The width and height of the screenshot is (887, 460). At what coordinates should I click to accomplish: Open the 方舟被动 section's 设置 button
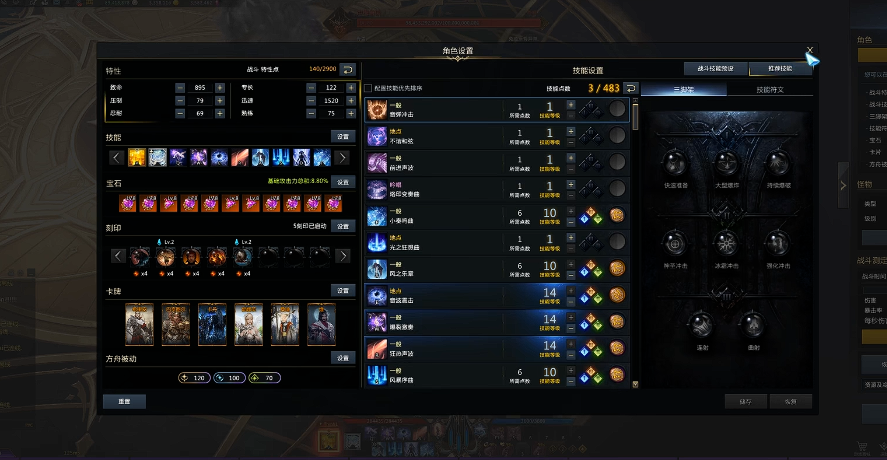343,357
